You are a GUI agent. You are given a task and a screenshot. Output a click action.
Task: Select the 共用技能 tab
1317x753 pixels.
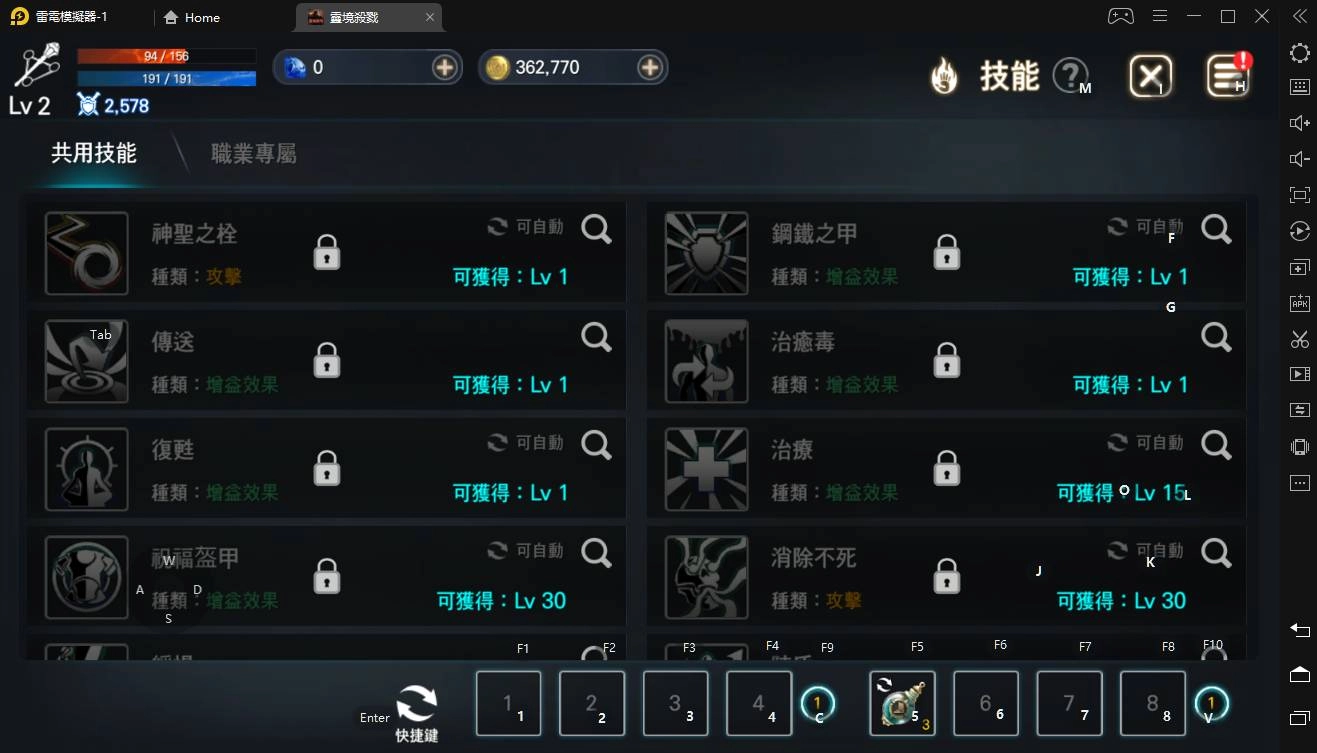[x=93, y=153]
